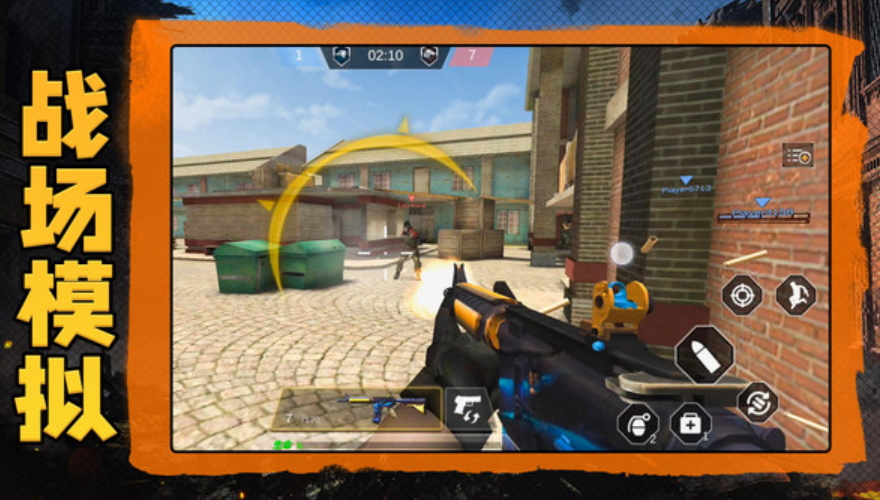
Task: Tap the circular-arrows reload button
Action: pos(757,401)
